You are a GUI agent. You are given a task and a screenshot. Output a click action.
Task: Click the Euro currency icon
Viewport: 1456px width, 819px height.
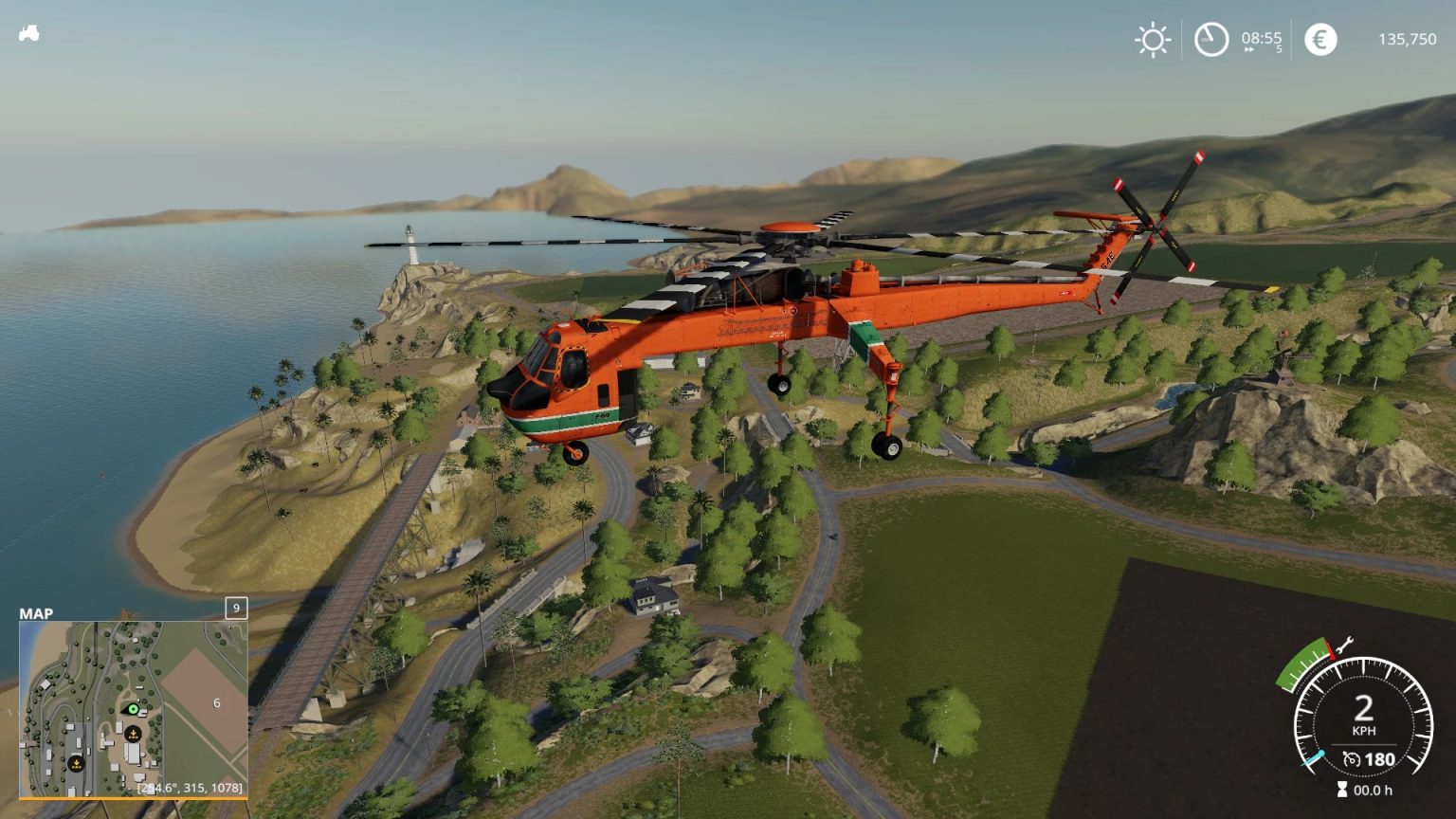1319,40
